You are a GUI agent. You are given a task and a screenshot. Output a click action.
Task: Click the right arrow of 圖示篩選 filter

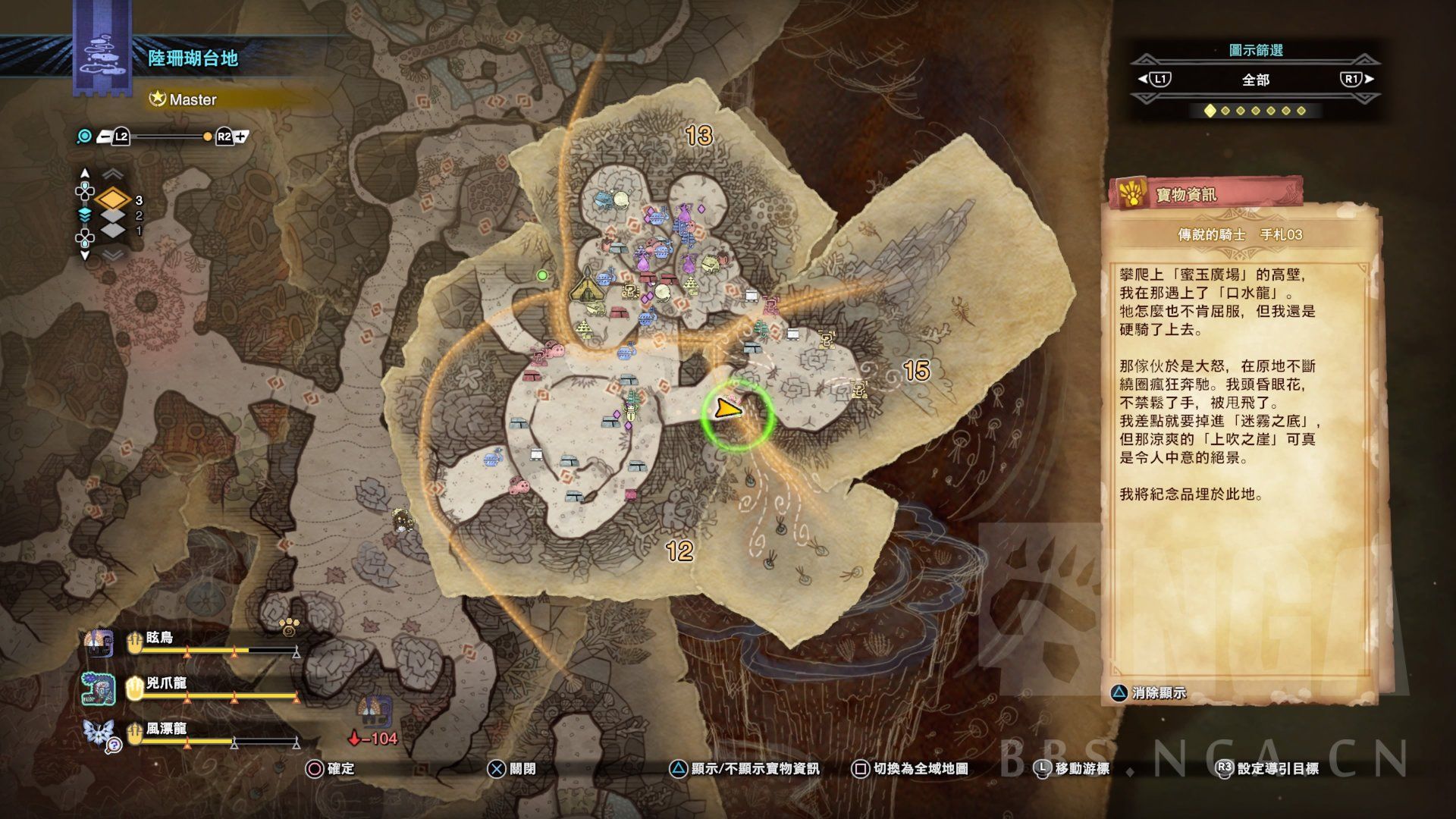tap(1356, 79)
